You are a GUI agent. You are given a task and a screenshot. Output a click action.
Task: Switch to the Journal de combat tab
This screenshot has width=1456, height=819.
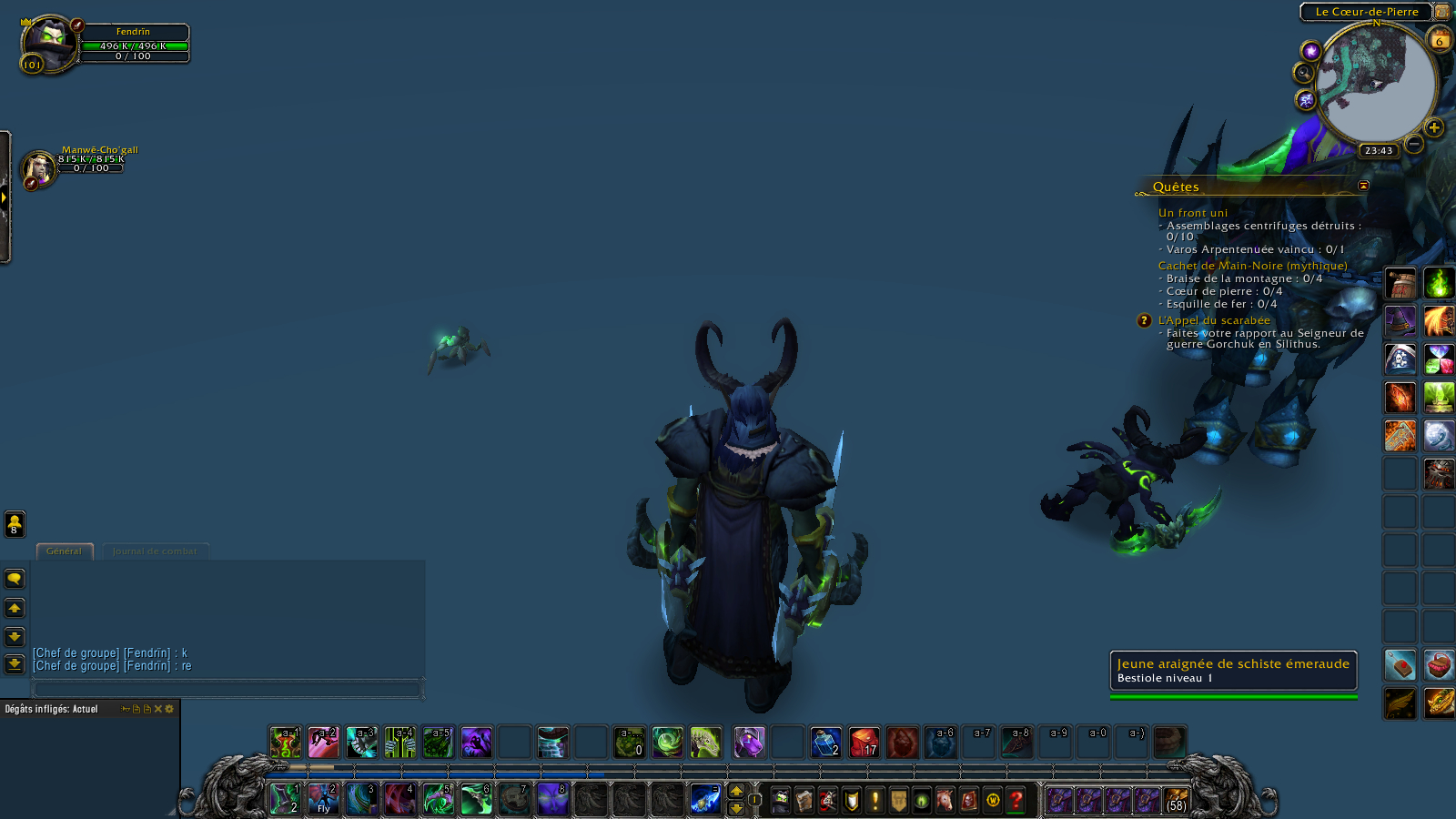155,551
